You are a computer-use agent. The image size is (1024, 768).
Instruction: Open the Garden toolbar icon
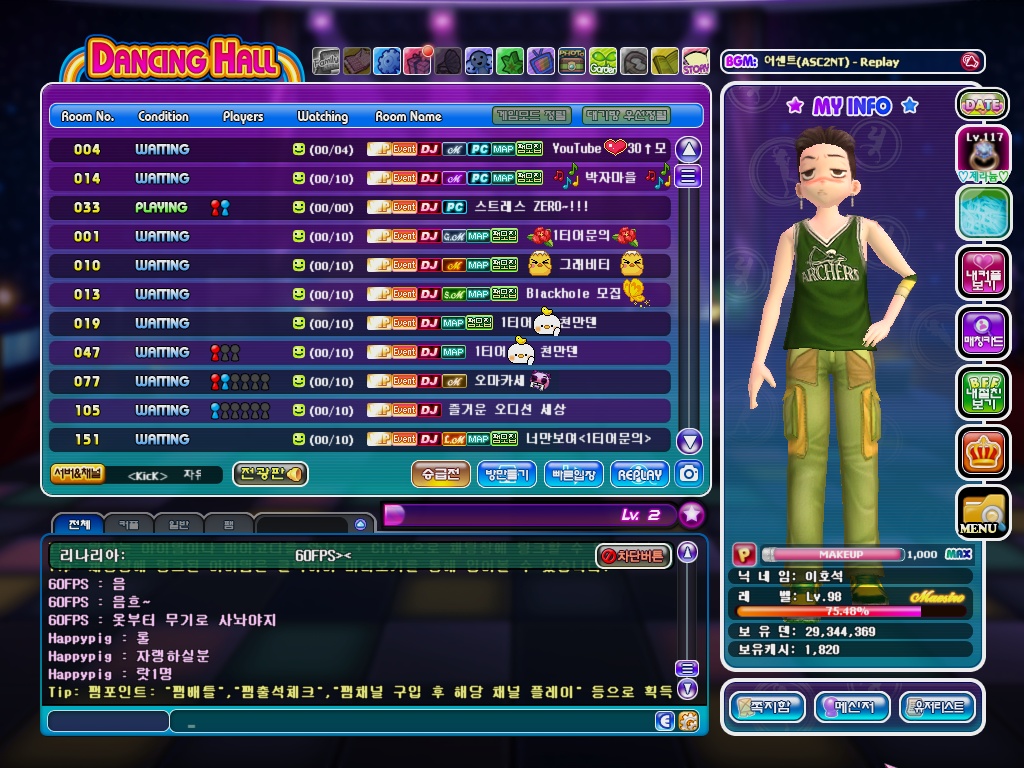pos(603,61)
